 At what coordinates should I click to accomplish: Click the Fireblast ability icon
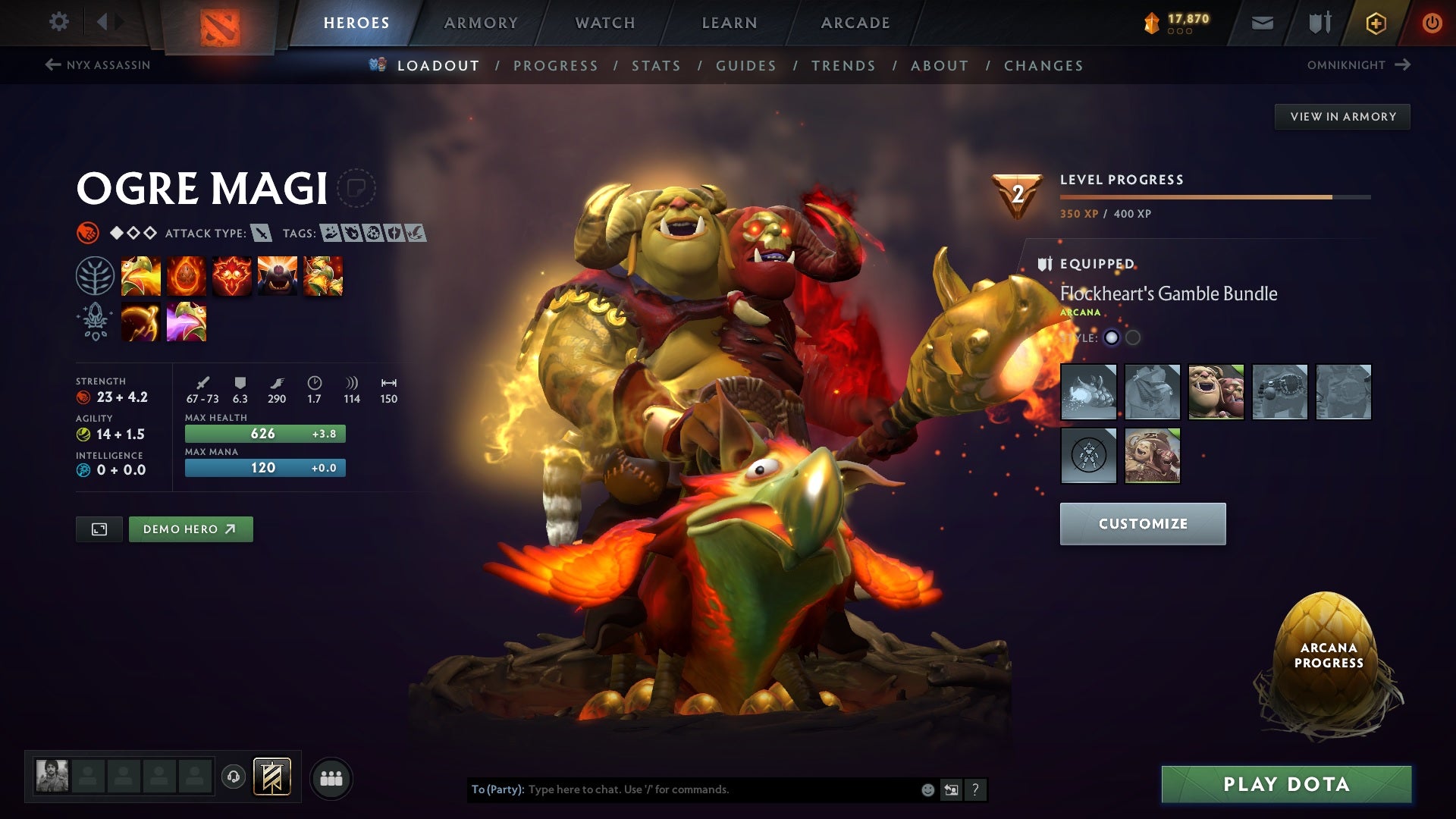(x=141, y=275)
